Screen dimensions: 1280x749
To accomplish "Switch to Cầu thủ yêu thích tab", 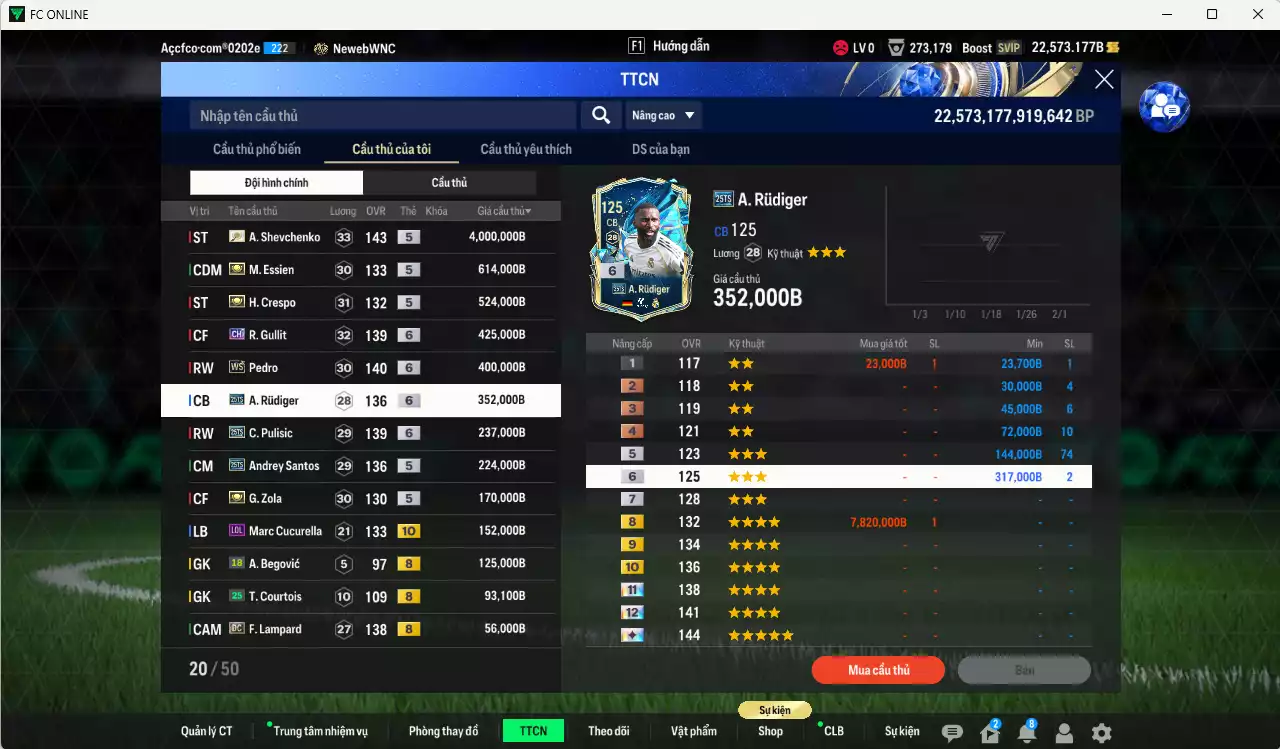I will click(x=526, y=149).
